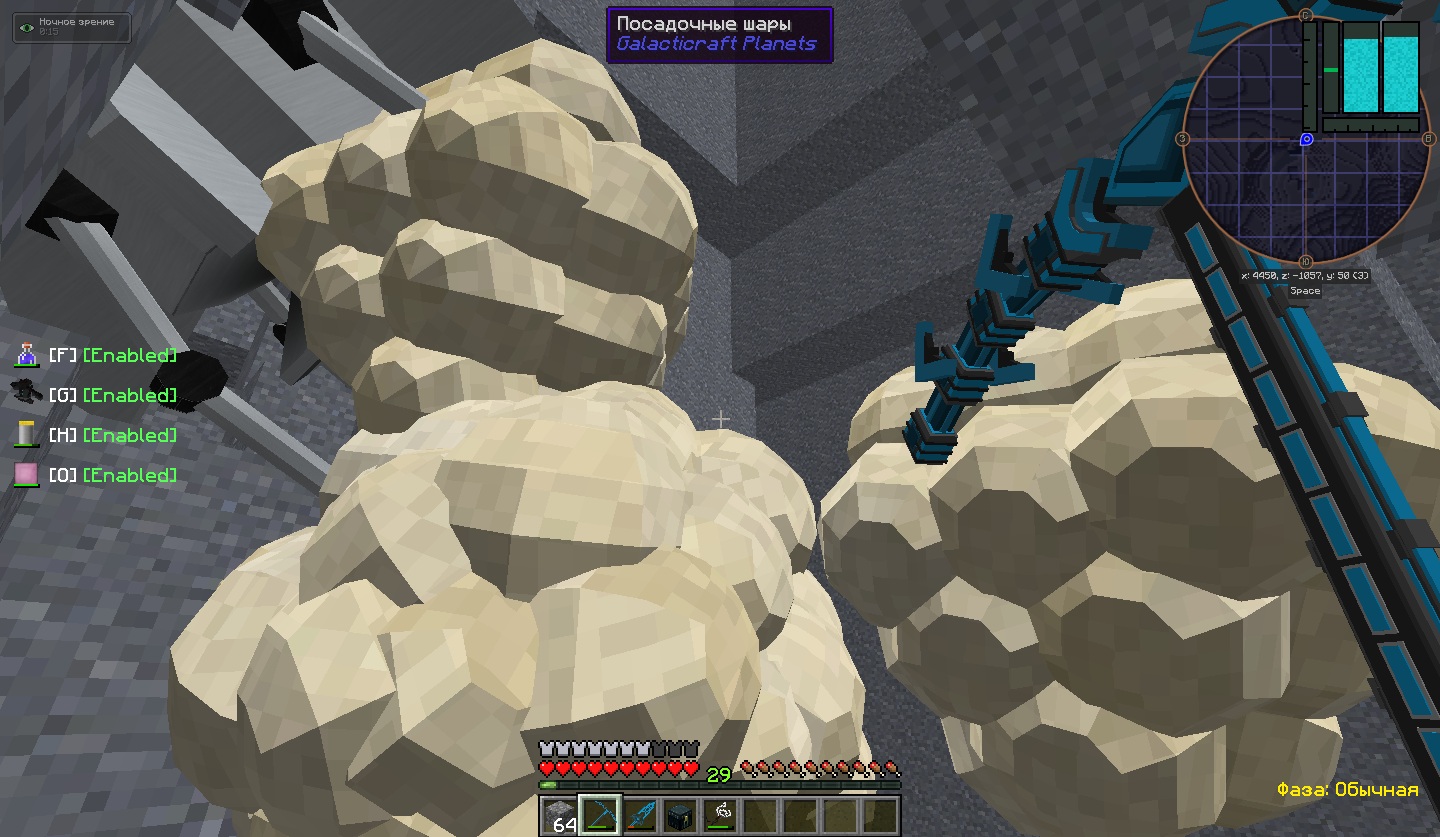
Task: Click the circular minimap
Action: pyautogui.click(x=1306, y=139)
